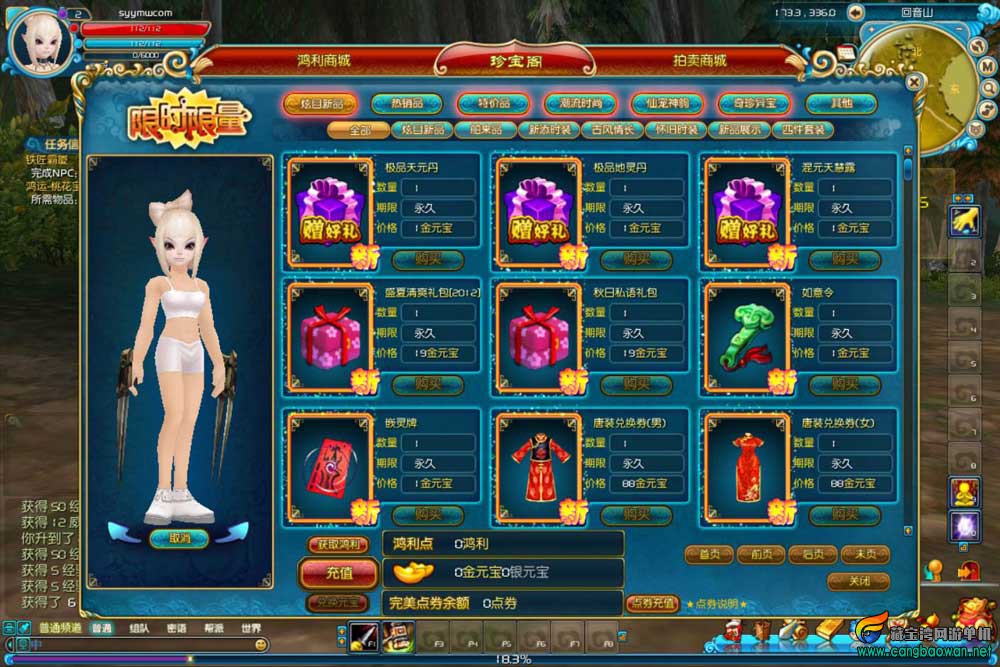
Task: Click the 秋日私语礼包 pink gift box
Action: [538, 336]
